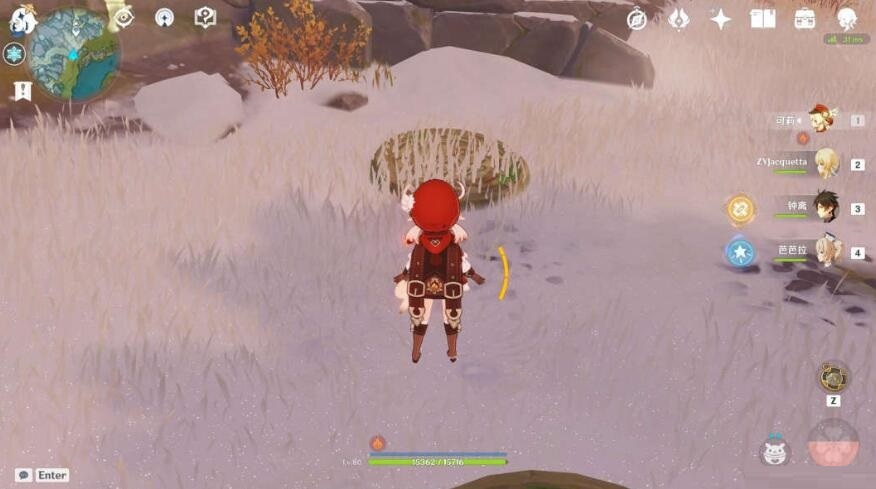Open the open-book tutorial icon
876x489 pixels.
point(763,19)
